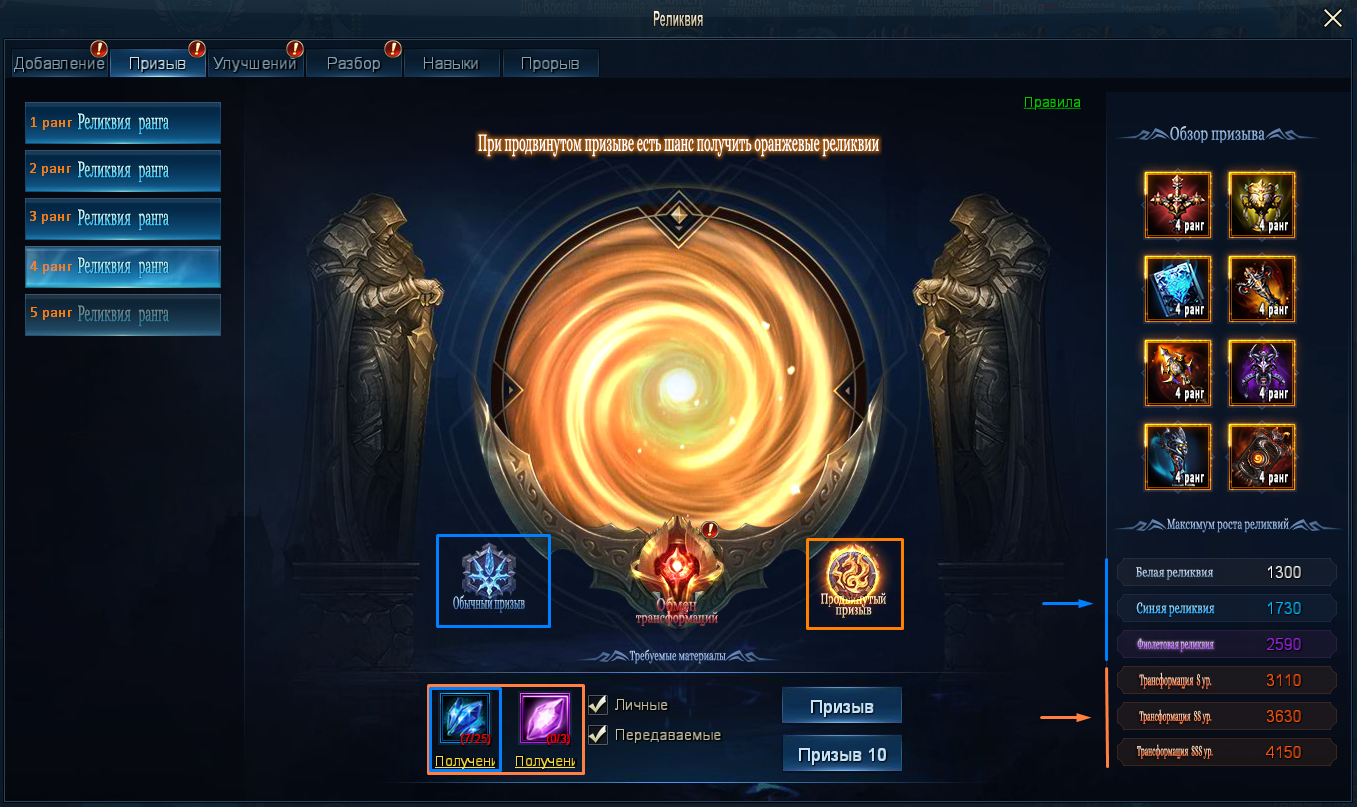Image resolution: width=1357 pixels, height=807 pixels.
Task: Select the Разбор tab
Action: pyautogui.click(x=353, y=64)
